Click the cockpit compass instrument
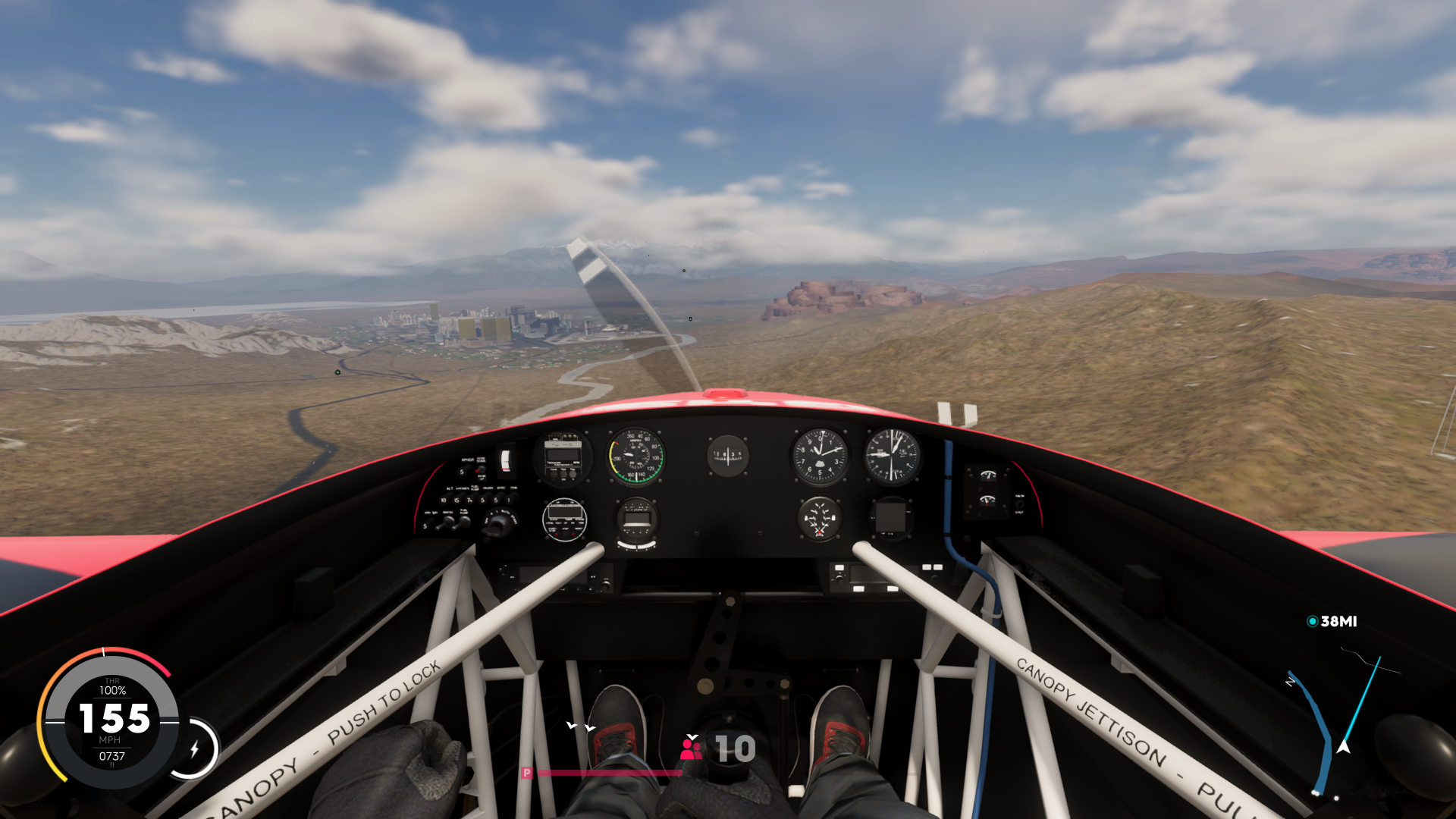The width and height of the screenshot is (1456, 819). tap(728, 457)
